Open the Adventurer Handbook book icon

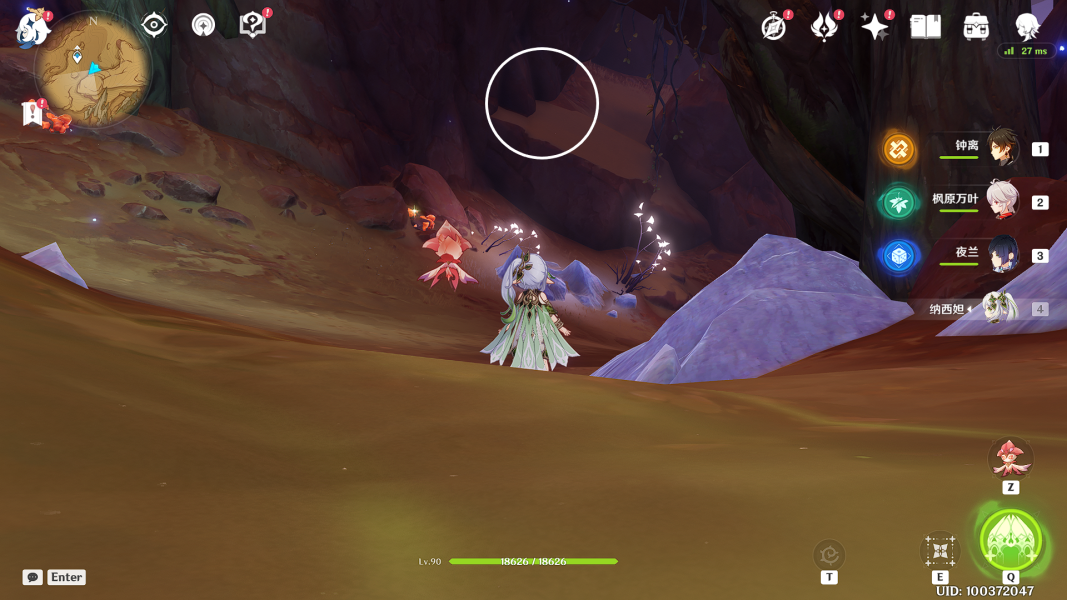pos(925,27)
